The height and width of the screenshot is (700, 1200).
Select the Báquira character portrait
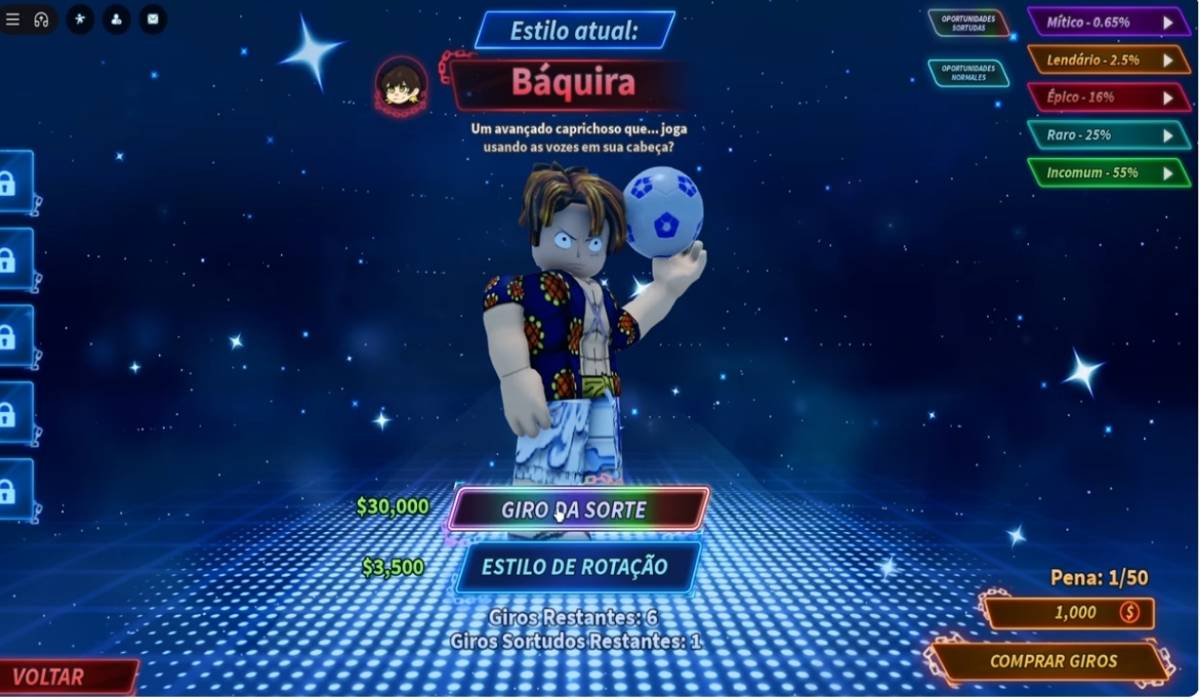point(402,85)
